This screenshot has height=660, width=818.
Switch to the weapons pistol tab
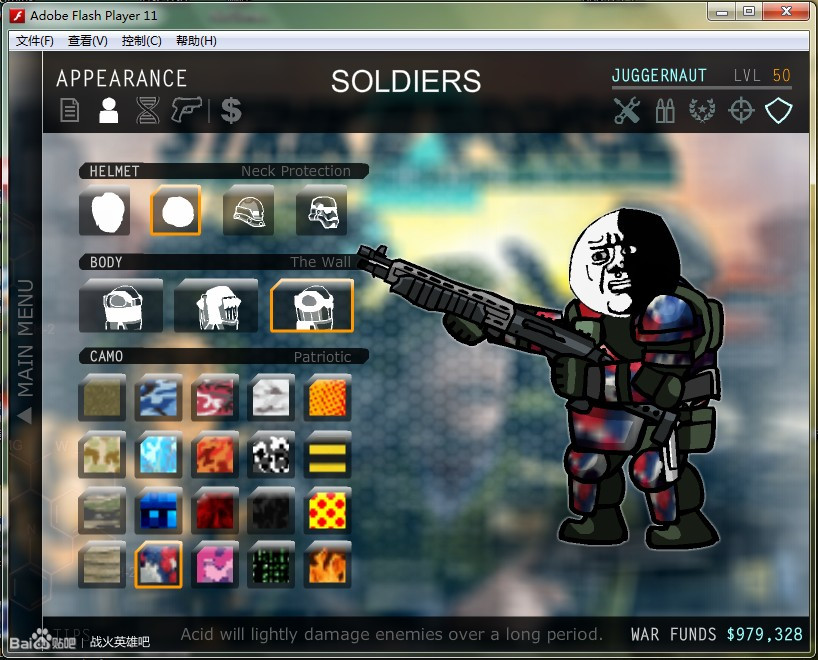coord(186,110)
